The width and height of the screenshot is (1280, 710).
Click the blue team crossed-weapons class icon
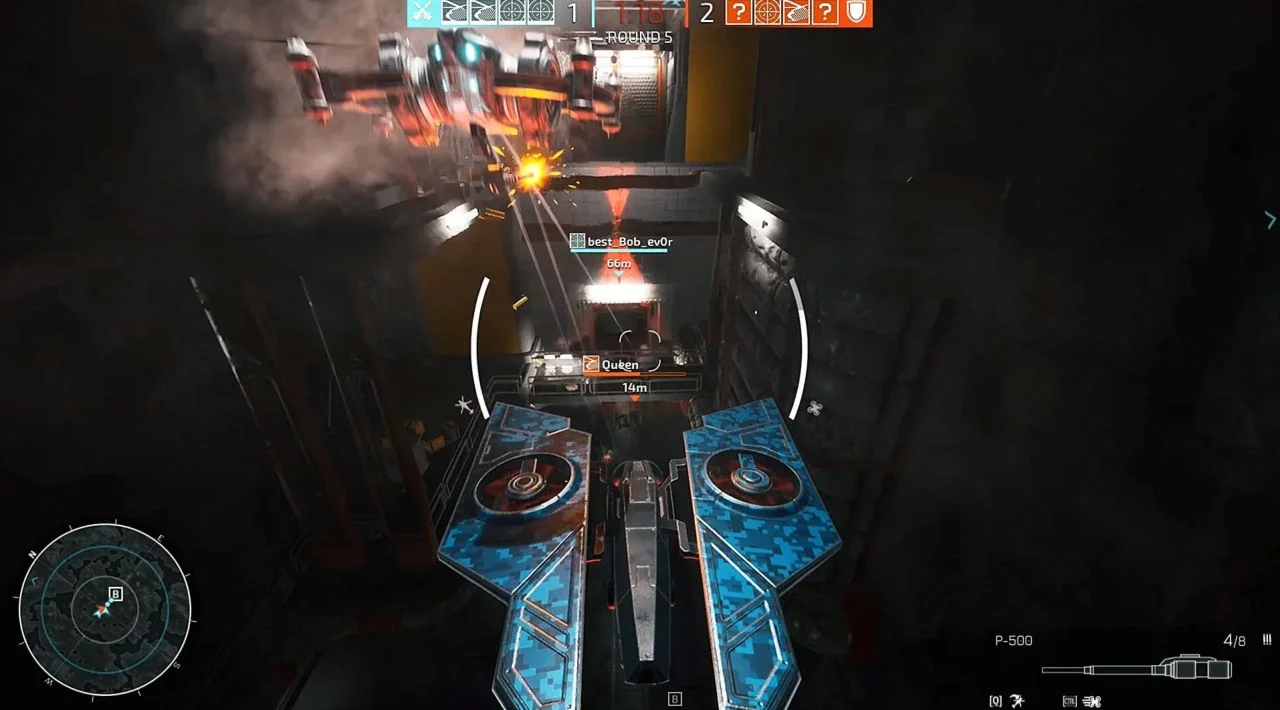[419, 12]
